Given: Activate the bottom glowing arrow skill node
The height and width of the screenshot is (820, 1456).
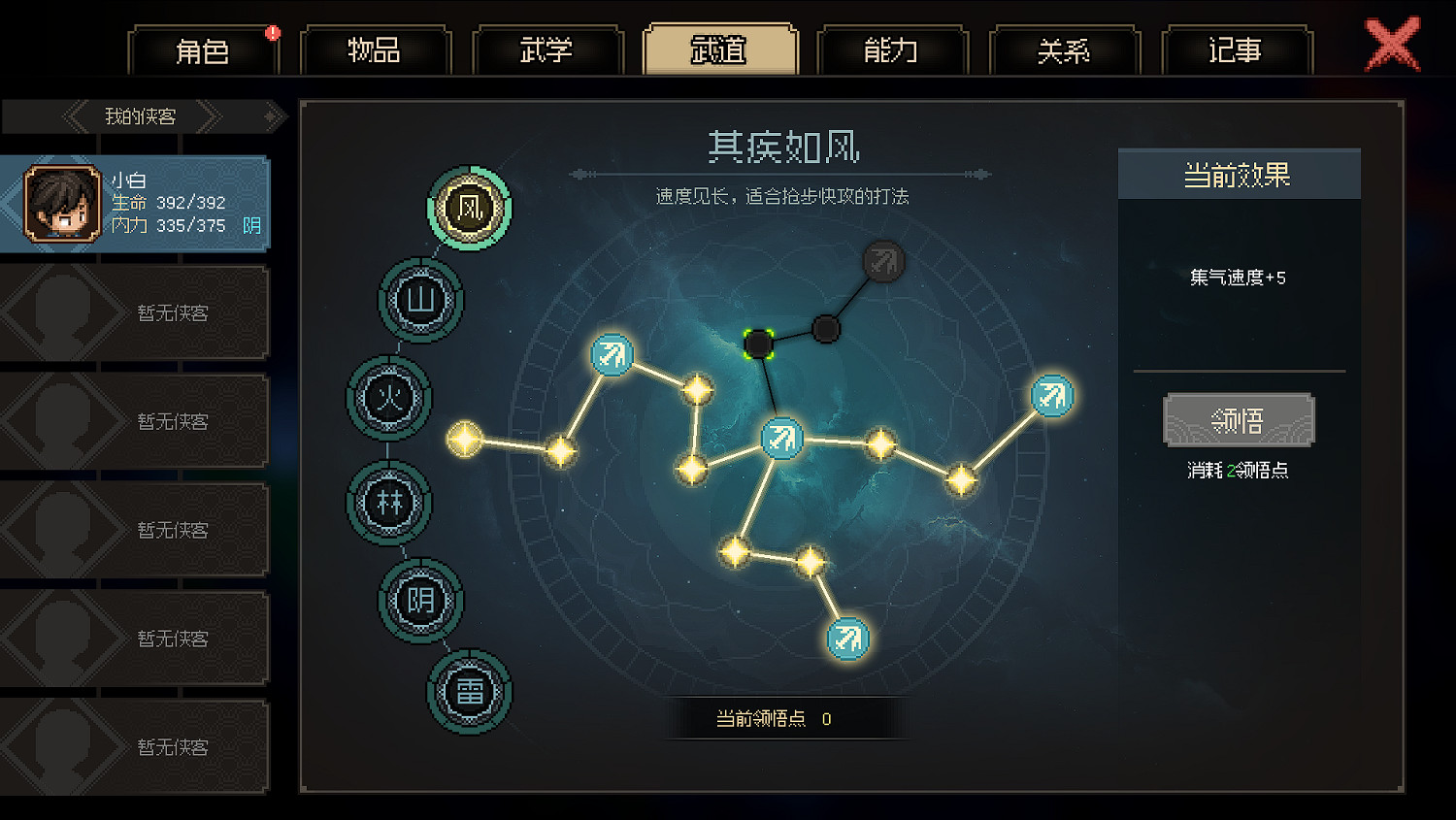Looking at the screenshot, I should pyautogui.click(x=846, y=638).
